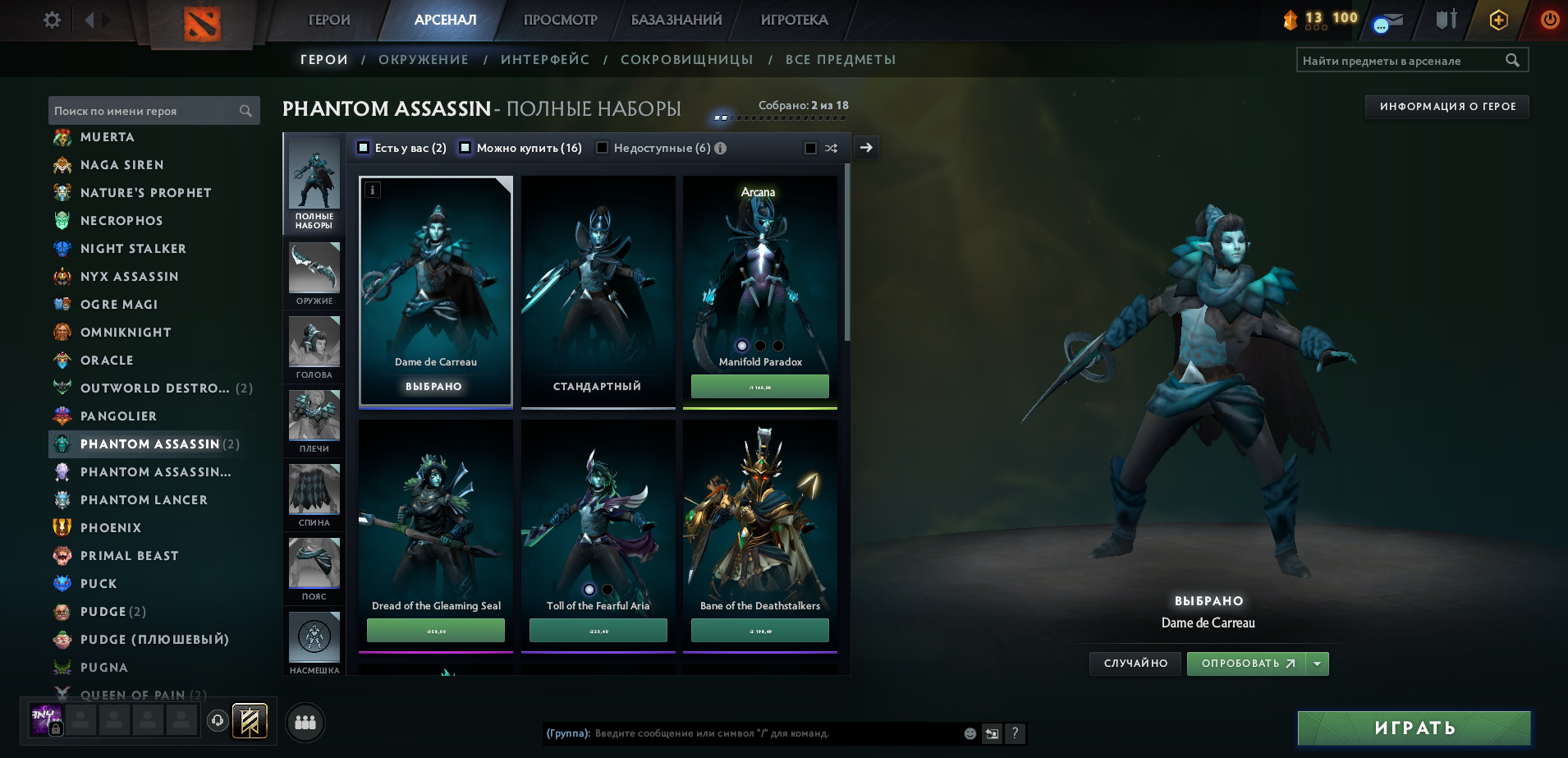Image resolution: width=1568 pixels, height=758 pixels.
Task: Uncheck the Можно купить filter
Action: click(465, 148)
